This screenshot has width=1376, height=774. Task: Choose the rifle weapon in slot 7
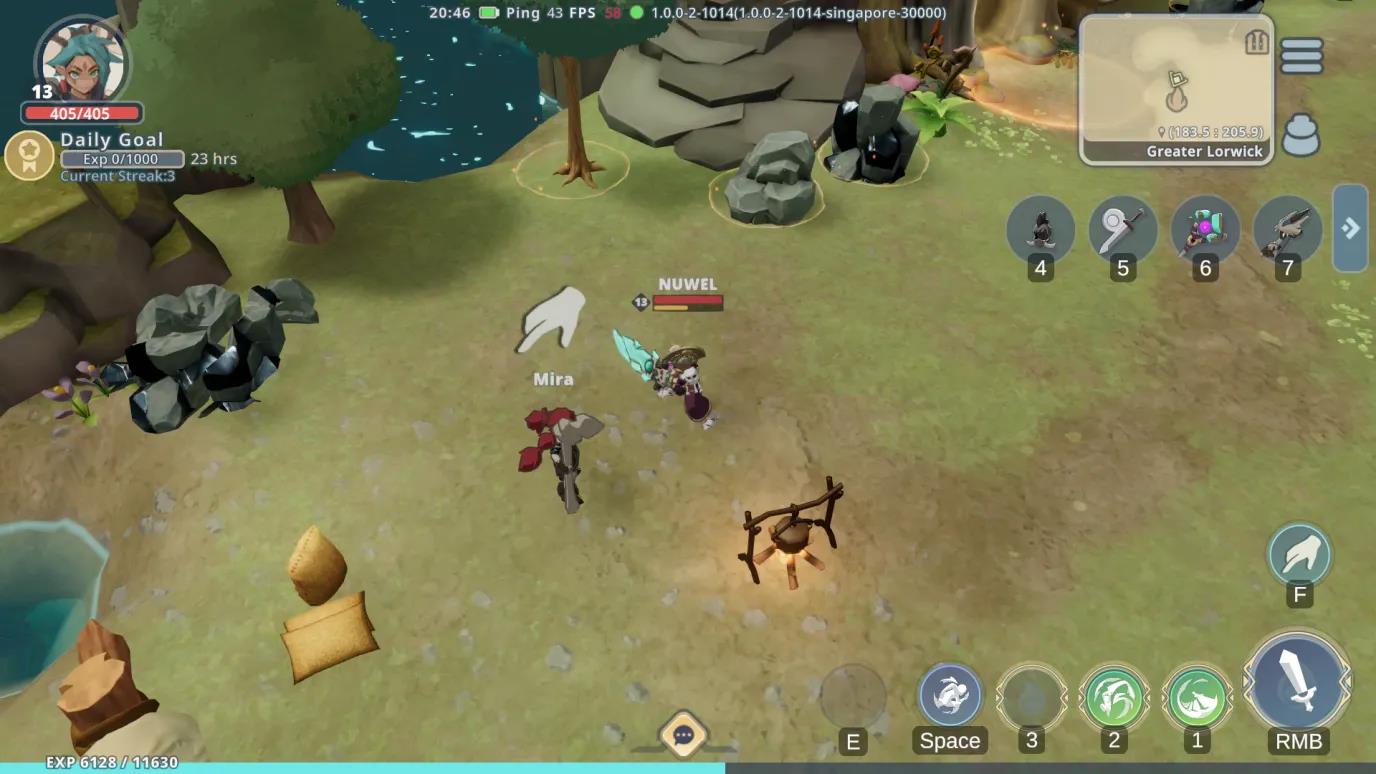click(x=1286, y=229)
